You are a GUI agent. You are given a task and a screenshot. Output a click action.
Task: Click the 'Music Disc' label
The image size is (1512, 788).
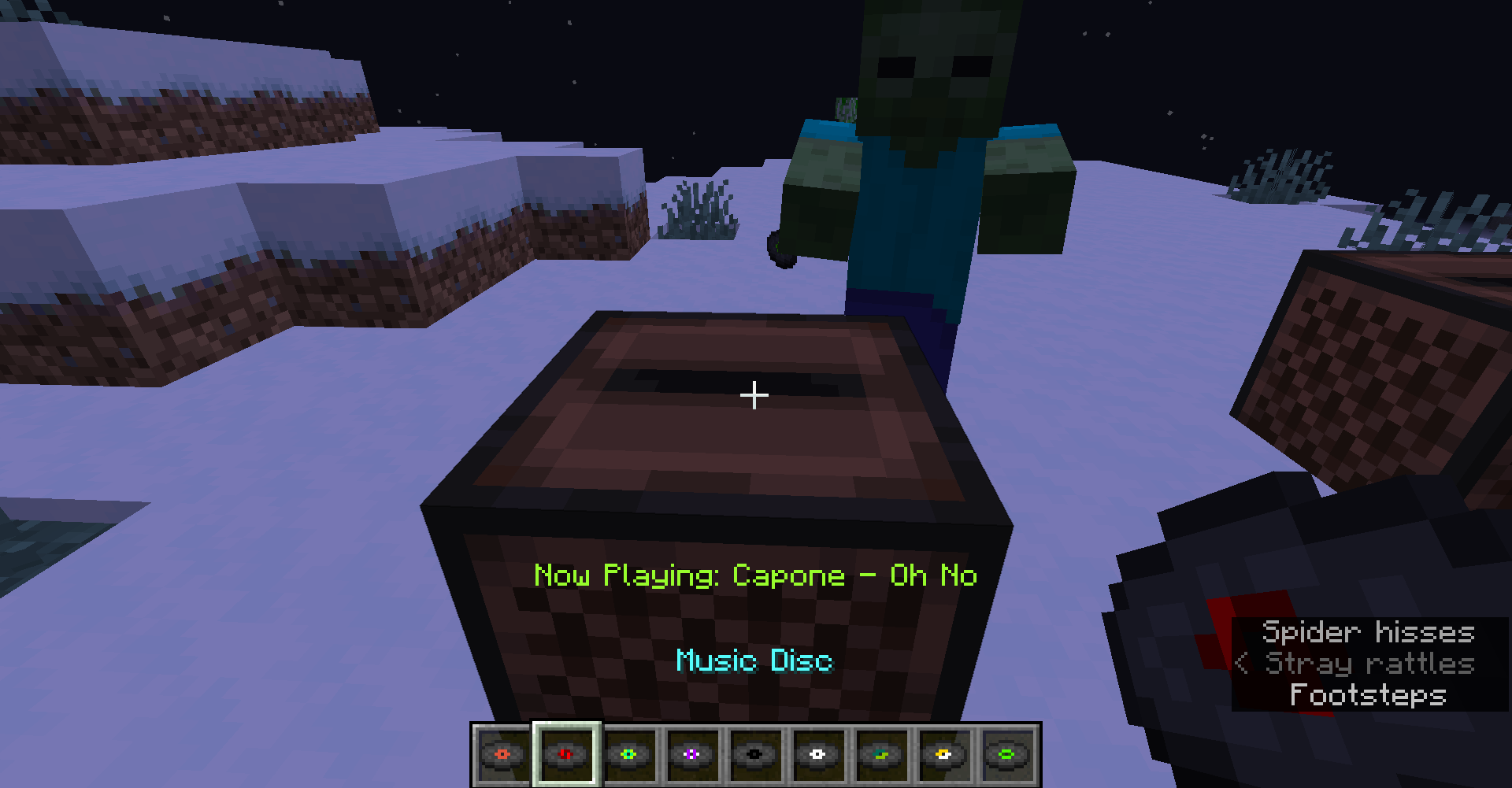754,661
